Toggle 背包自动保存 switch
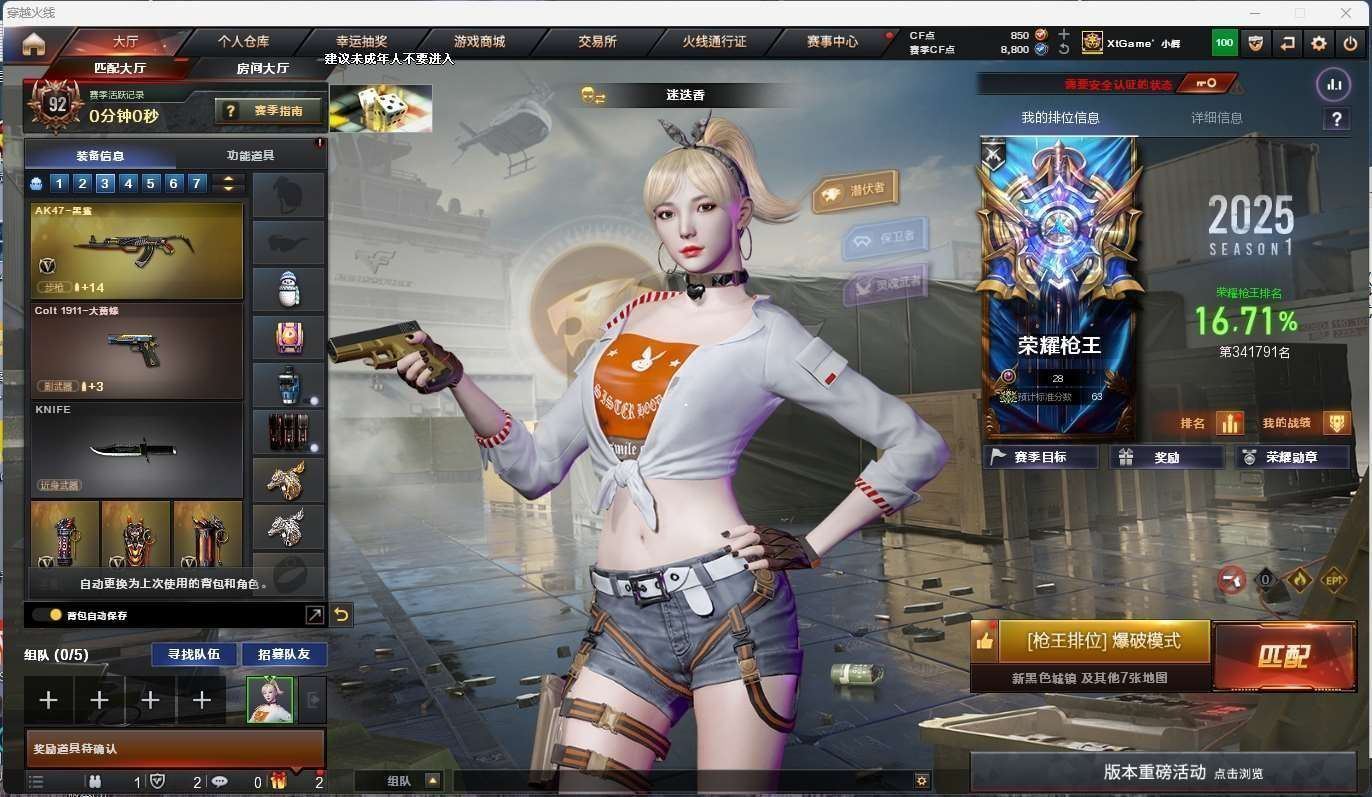This screenshot has width=1372, height=797. [47, 615]
